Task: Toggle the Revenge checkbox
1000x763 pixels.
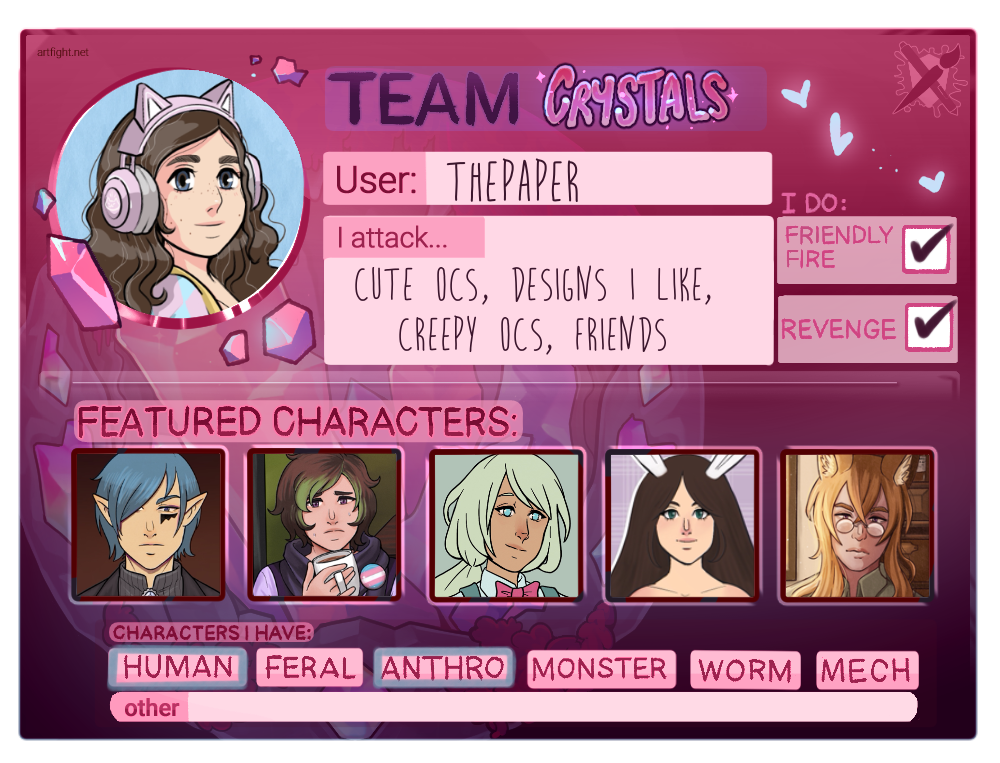Action: [929, 328]
